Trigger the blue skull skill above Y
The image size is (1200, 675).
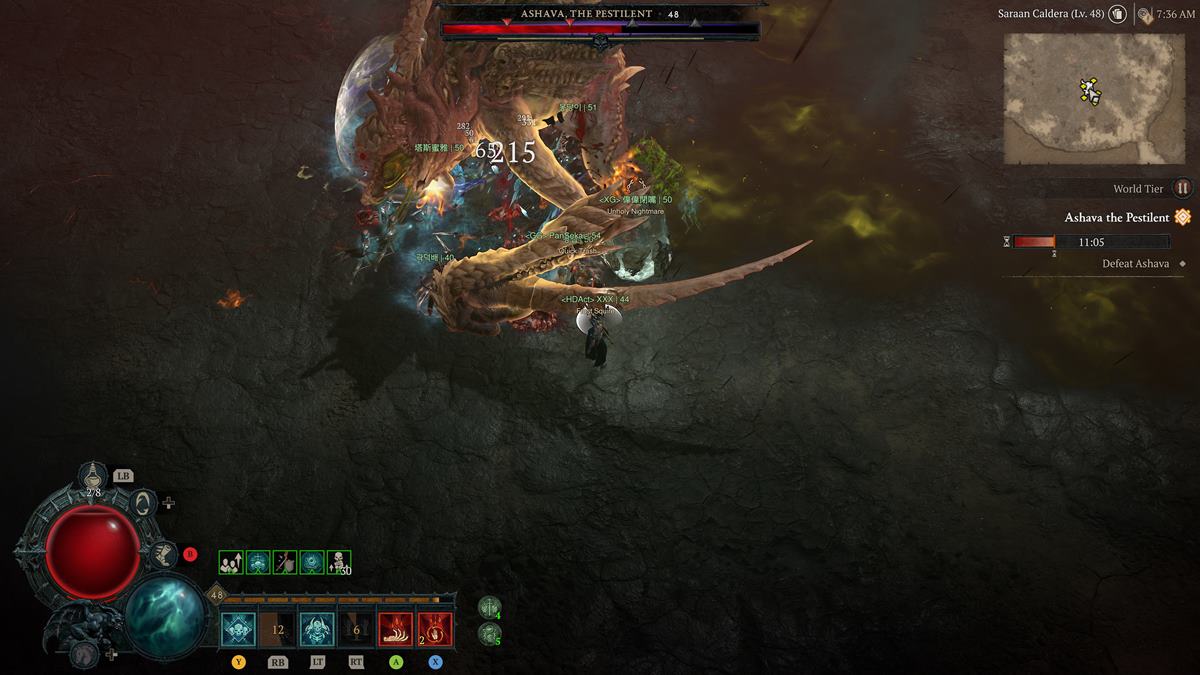click(x=238, y=630)
